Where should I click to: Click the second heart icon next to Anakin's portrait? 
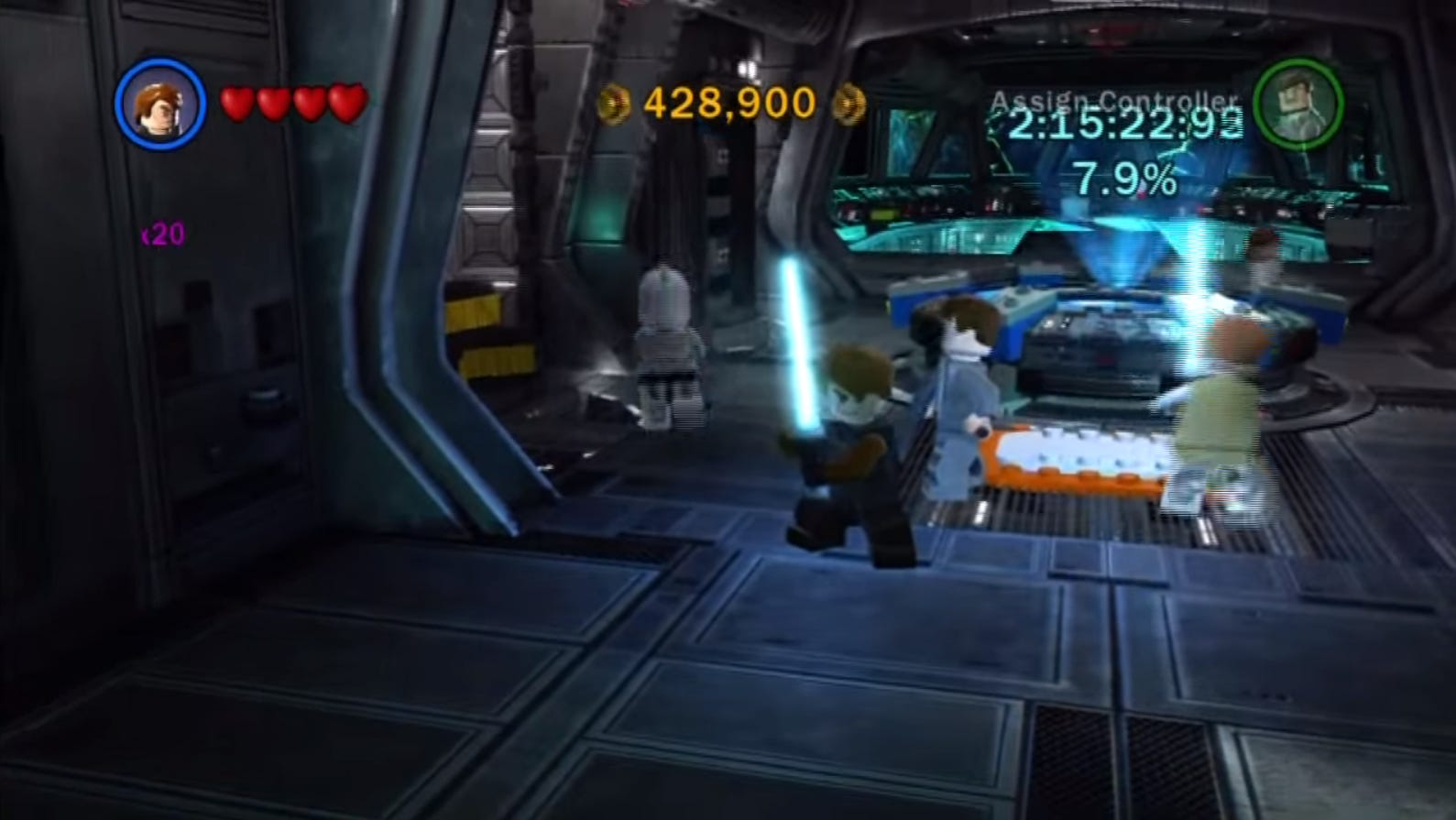[272, 103]
